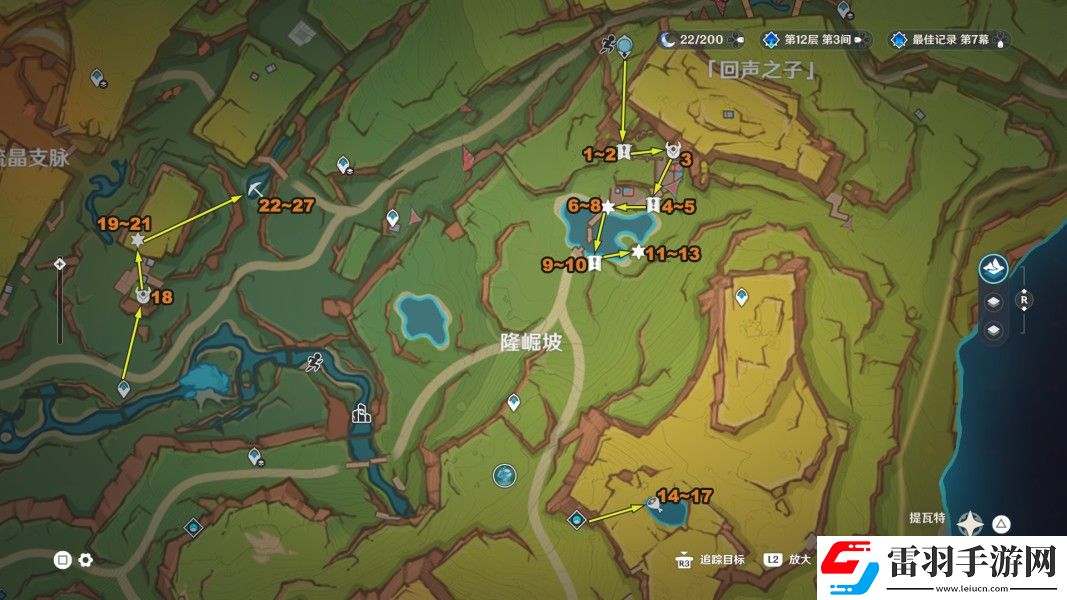Click the square map pin button
The width and height of the screenshot is (1067, 600).
(x=62, y=560)
